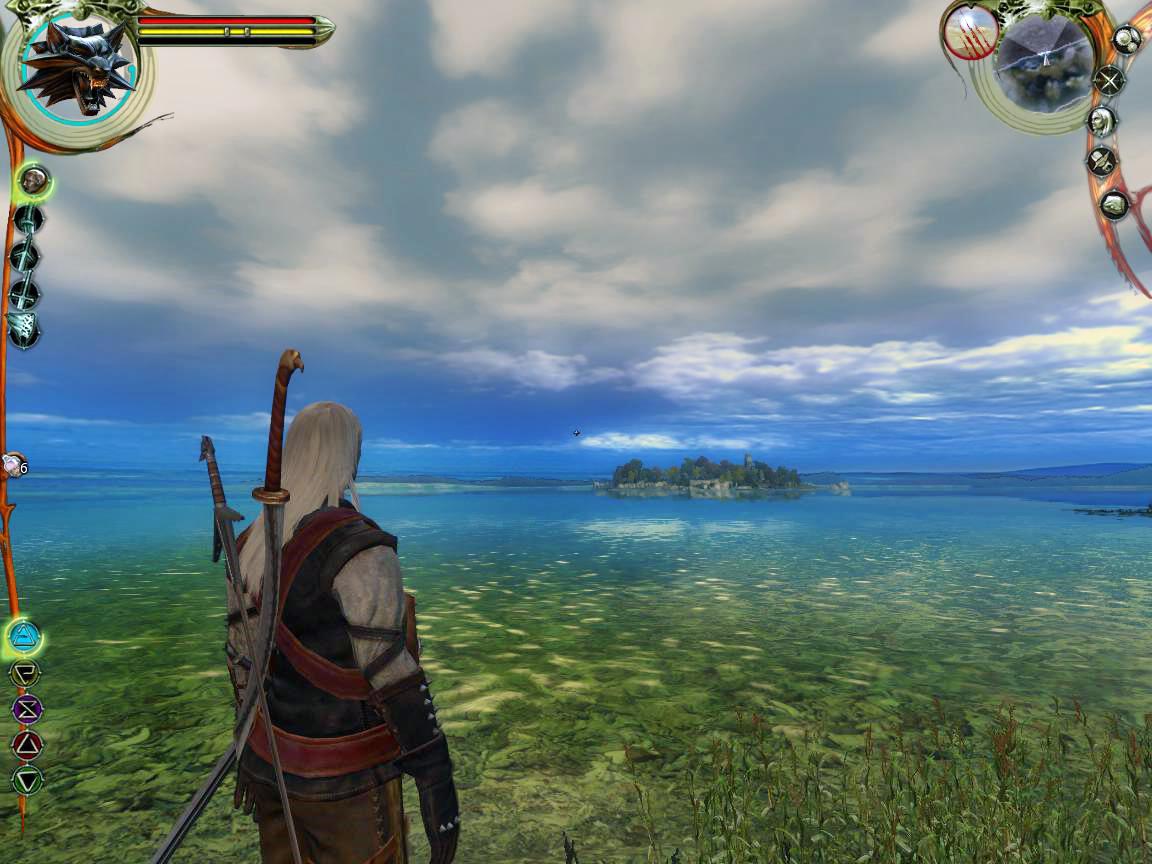Click the clenched fist icon
Image resolution: width=1152 pixels, height=864 pixels.
click(1113, 205)
